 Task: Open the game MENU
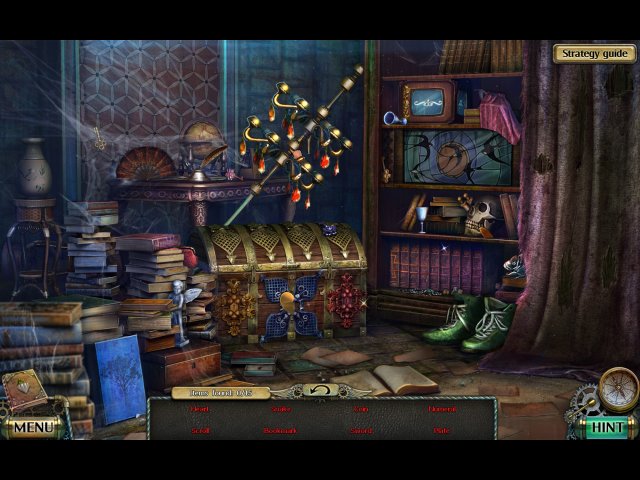tap(32, 428)
